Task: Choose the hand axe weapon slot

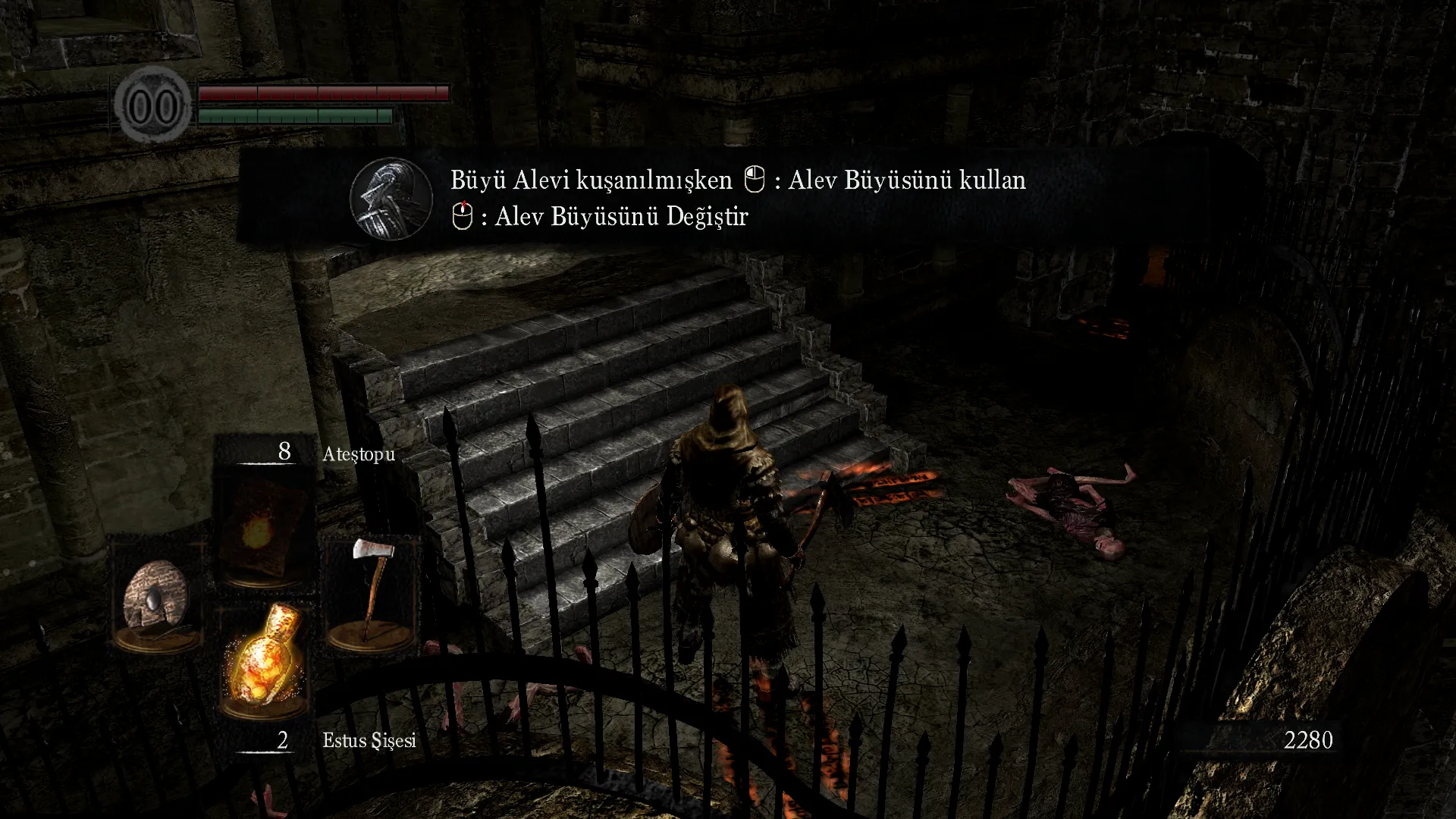Action: point(371,591)
